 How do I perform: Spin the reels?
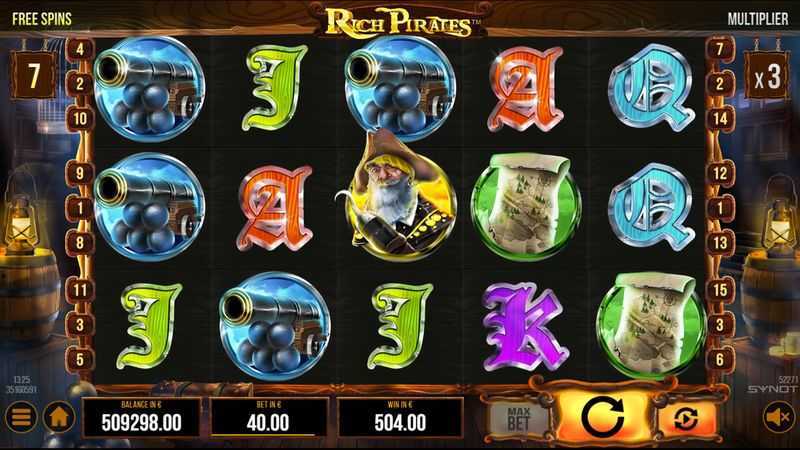click(x=599, y=414)
